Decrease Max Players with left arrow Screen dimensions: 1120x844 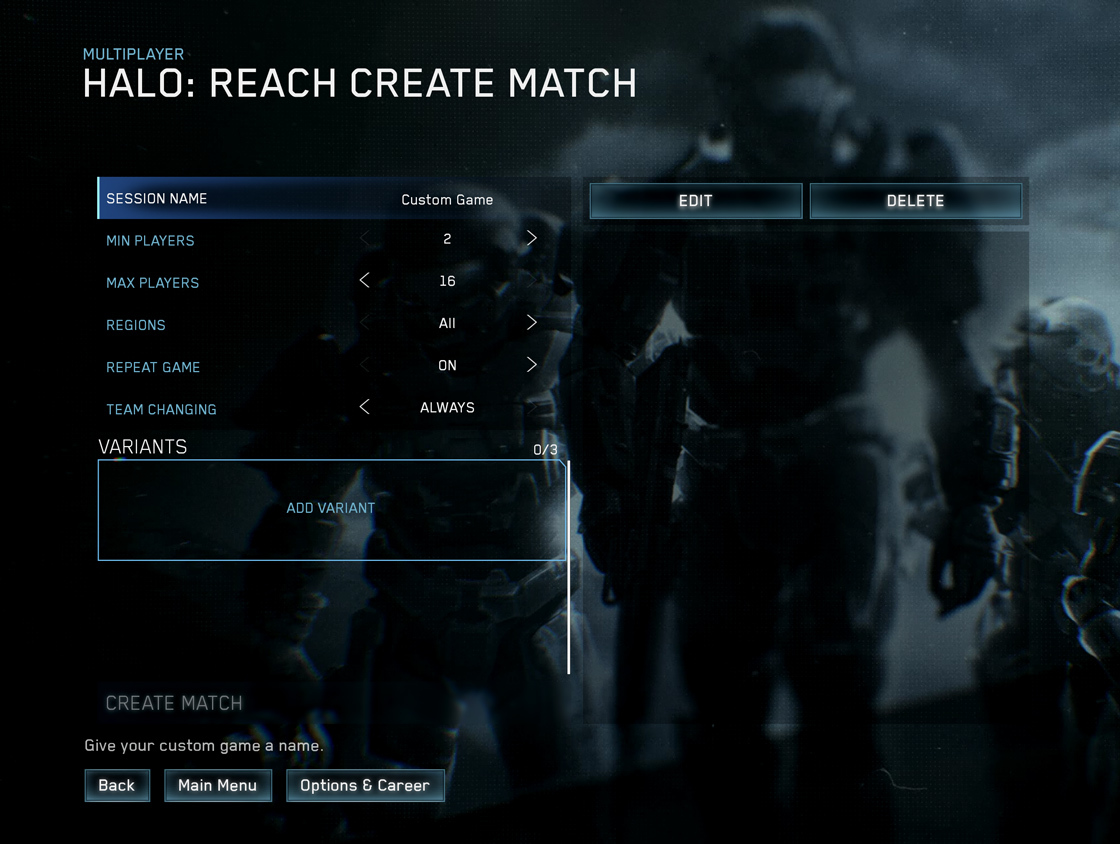364,281
